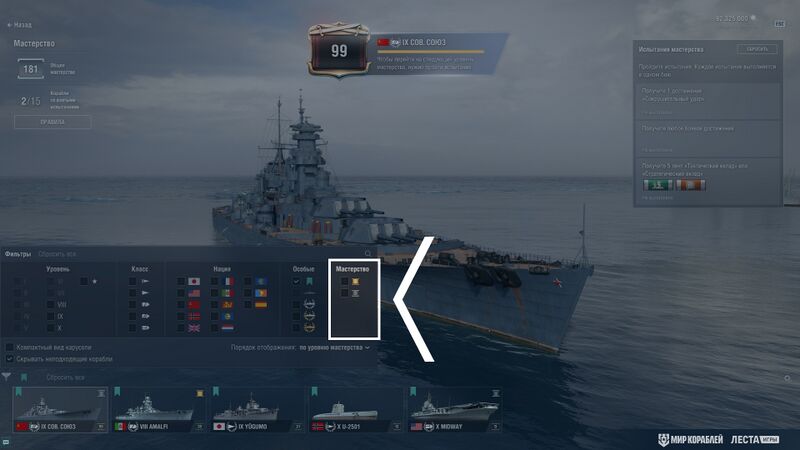Screen dimensions: 800x450
Task: Tick the gold mastery badge filter checkbox
Action: click(x=345, y=282)
